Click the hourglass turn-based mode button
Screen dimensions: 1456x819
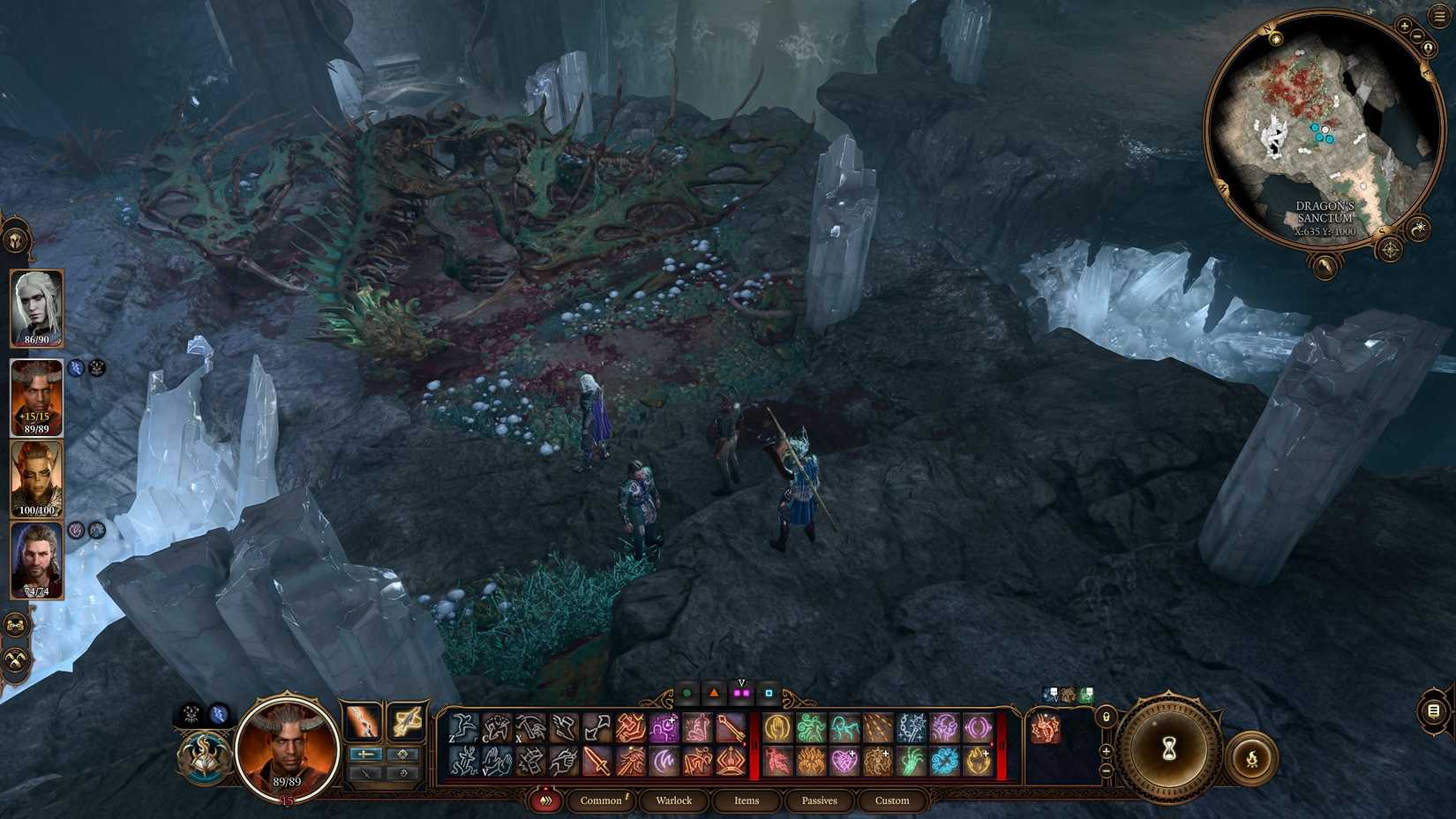point(1167,751)
